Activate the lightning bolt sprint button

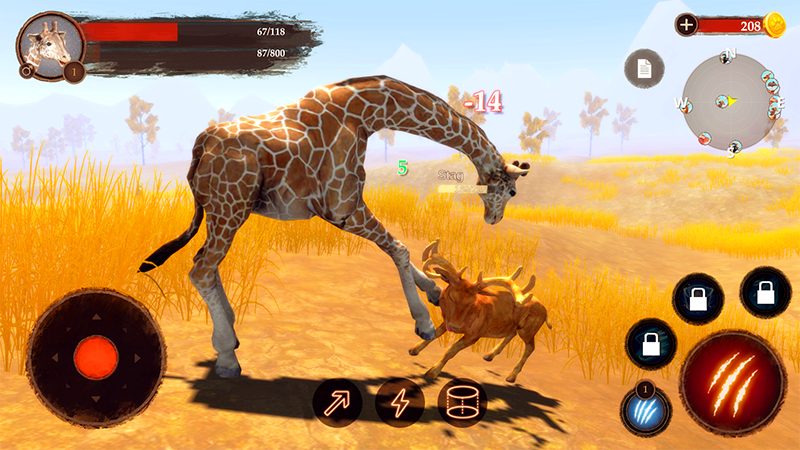400,402
